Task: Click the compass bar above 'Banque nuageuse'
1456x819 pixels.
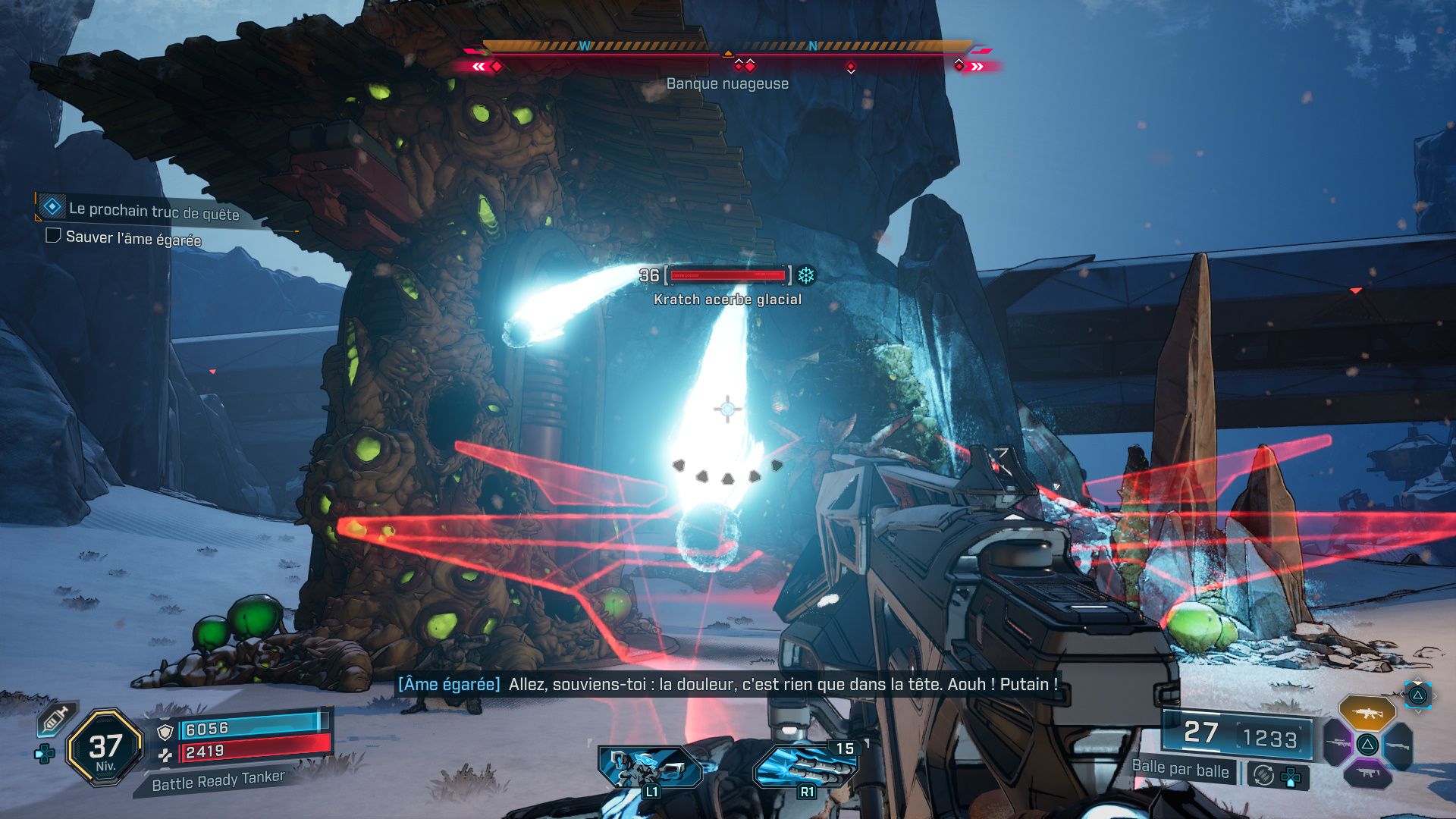Action: click(x=727, y=47)
